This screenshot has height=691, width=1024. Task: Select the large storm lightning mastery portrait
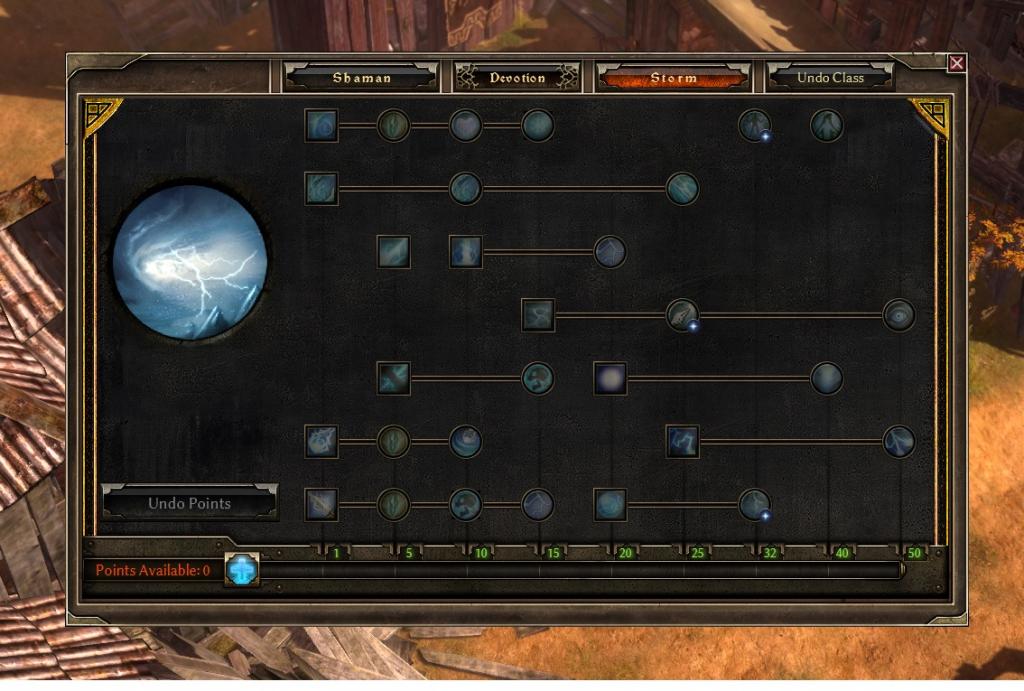click(x=190, y=262)
